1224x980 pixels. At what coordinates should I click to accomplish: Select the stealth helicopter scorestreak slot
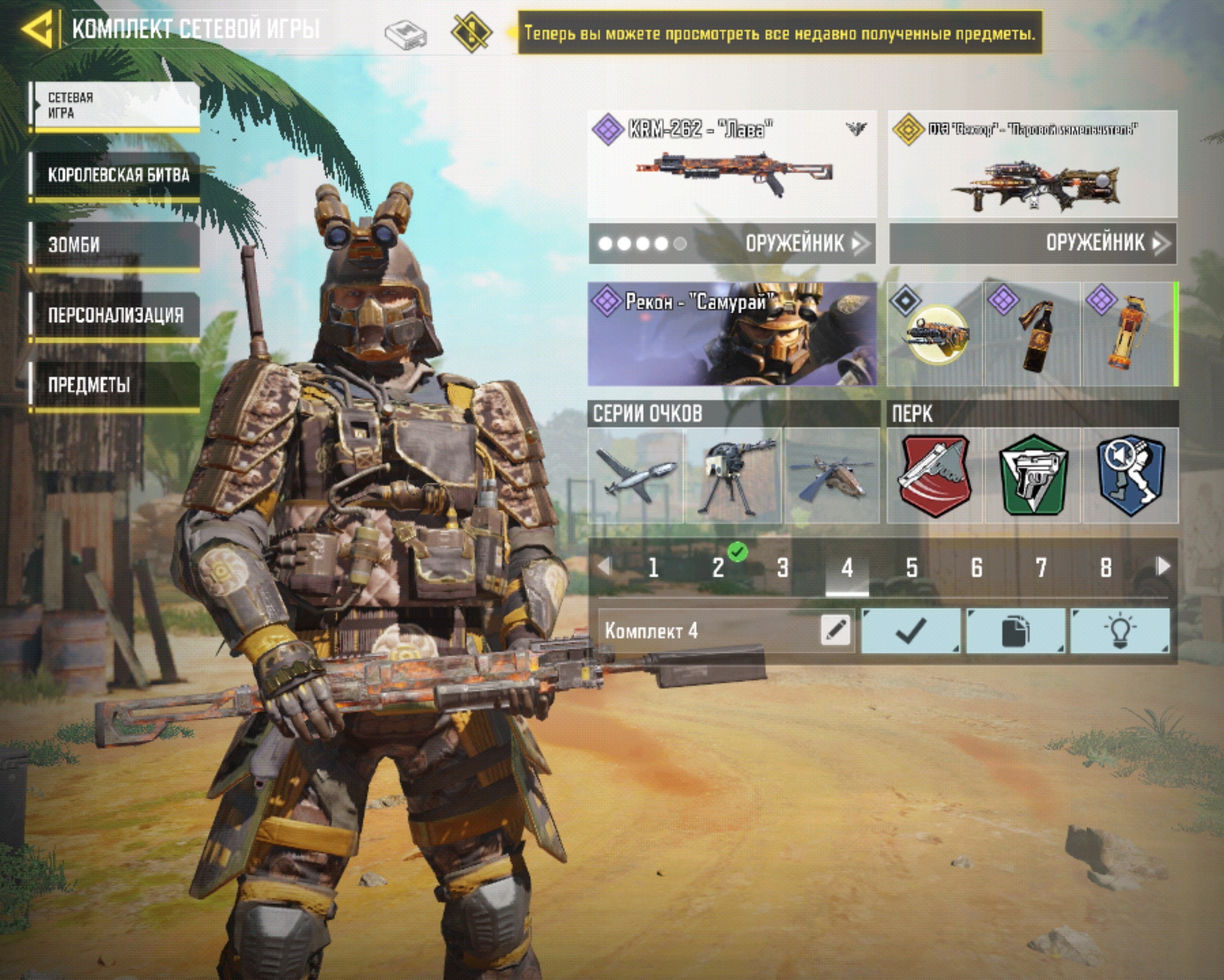pos(832,476)
